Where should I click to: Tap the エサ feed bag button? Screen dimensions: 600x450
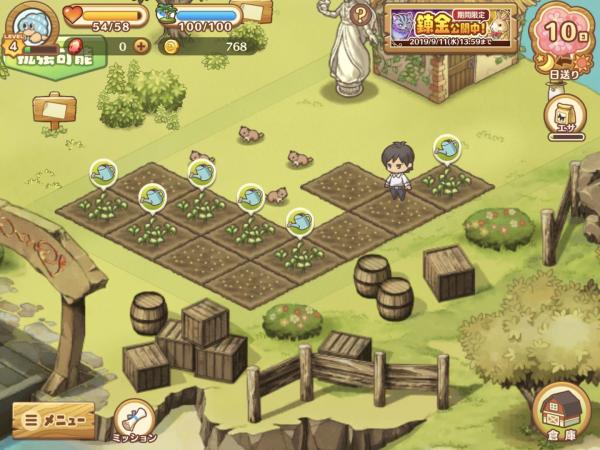pyautogui.click(x=564, y=116)
